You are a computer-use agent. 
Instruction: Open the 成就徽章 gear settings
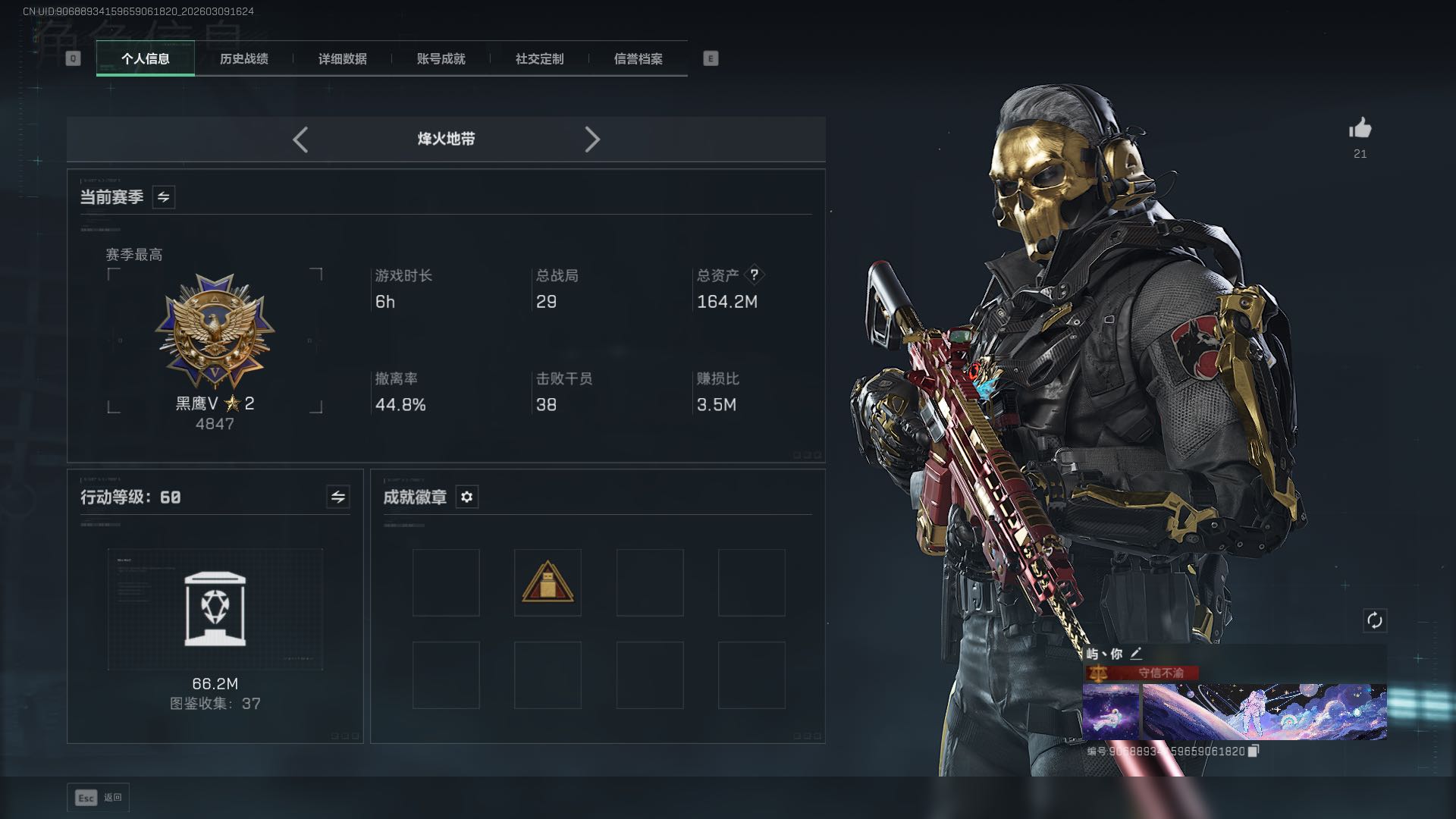point(467,497)
